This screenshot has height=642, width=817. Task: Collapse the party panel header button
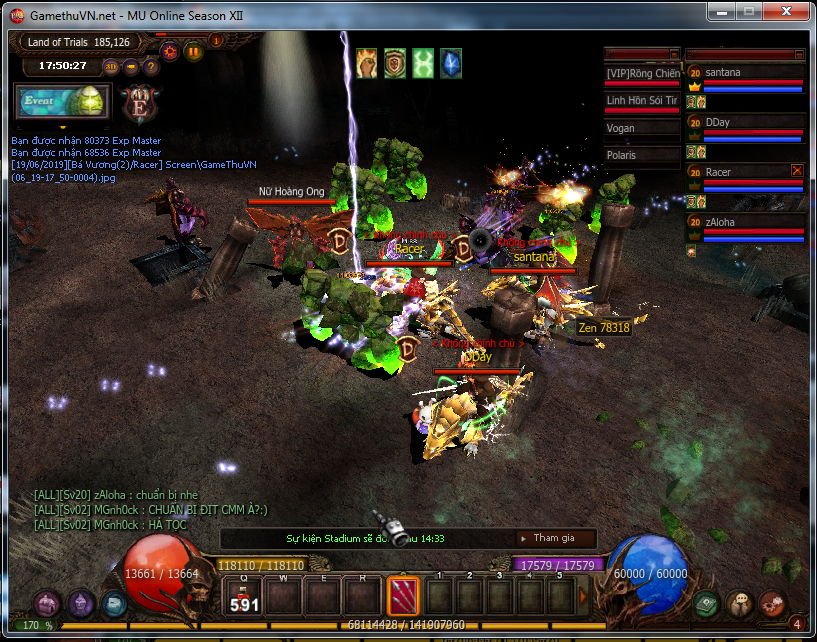pos(798,54)
